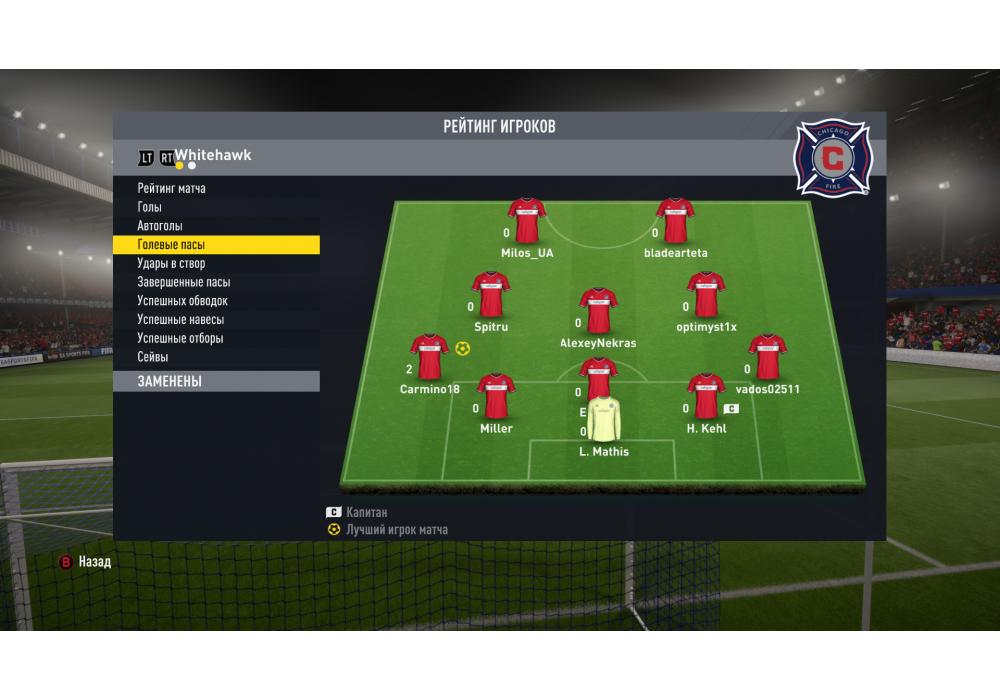Screen dimensions: 1000x700
Task: Pick striker bladearteta's shirt
Action: [x=676, y=222]
